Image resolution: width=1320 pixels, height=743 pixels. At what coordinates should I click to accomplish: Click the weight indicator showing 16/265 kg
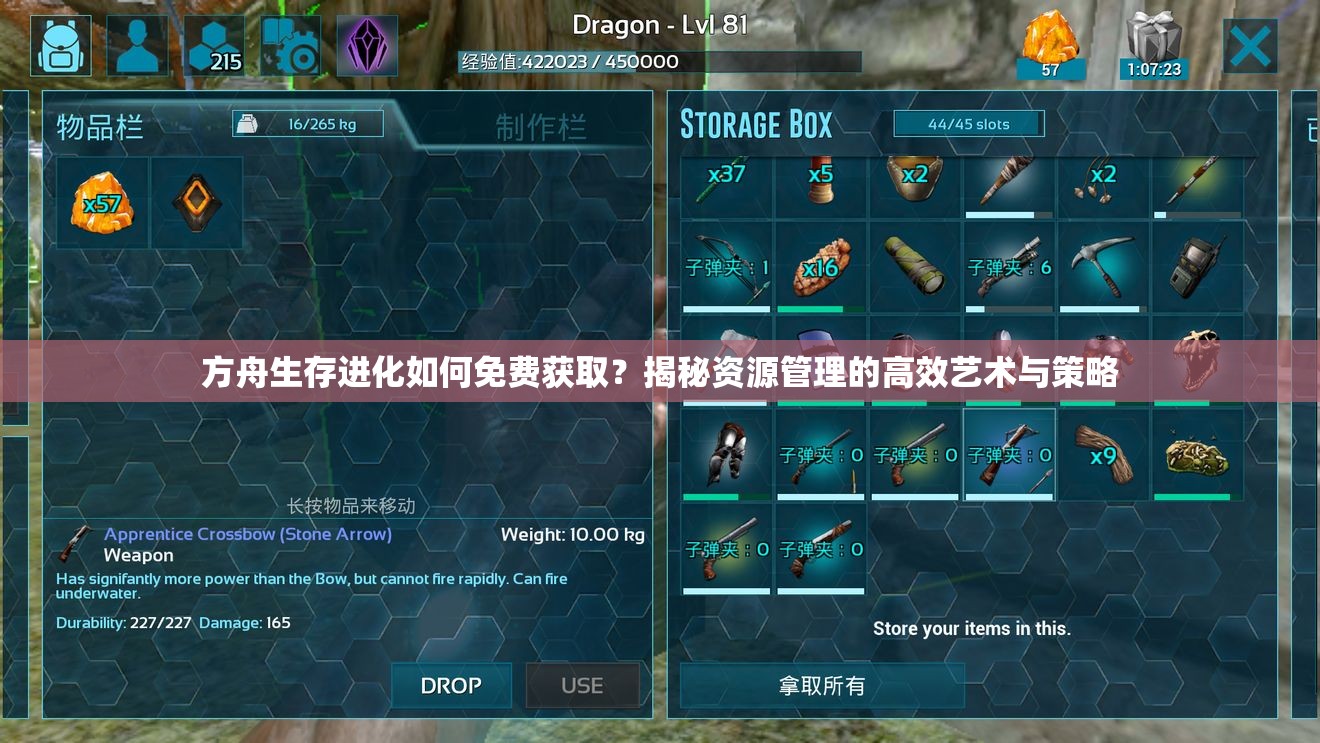click(307, 122)
